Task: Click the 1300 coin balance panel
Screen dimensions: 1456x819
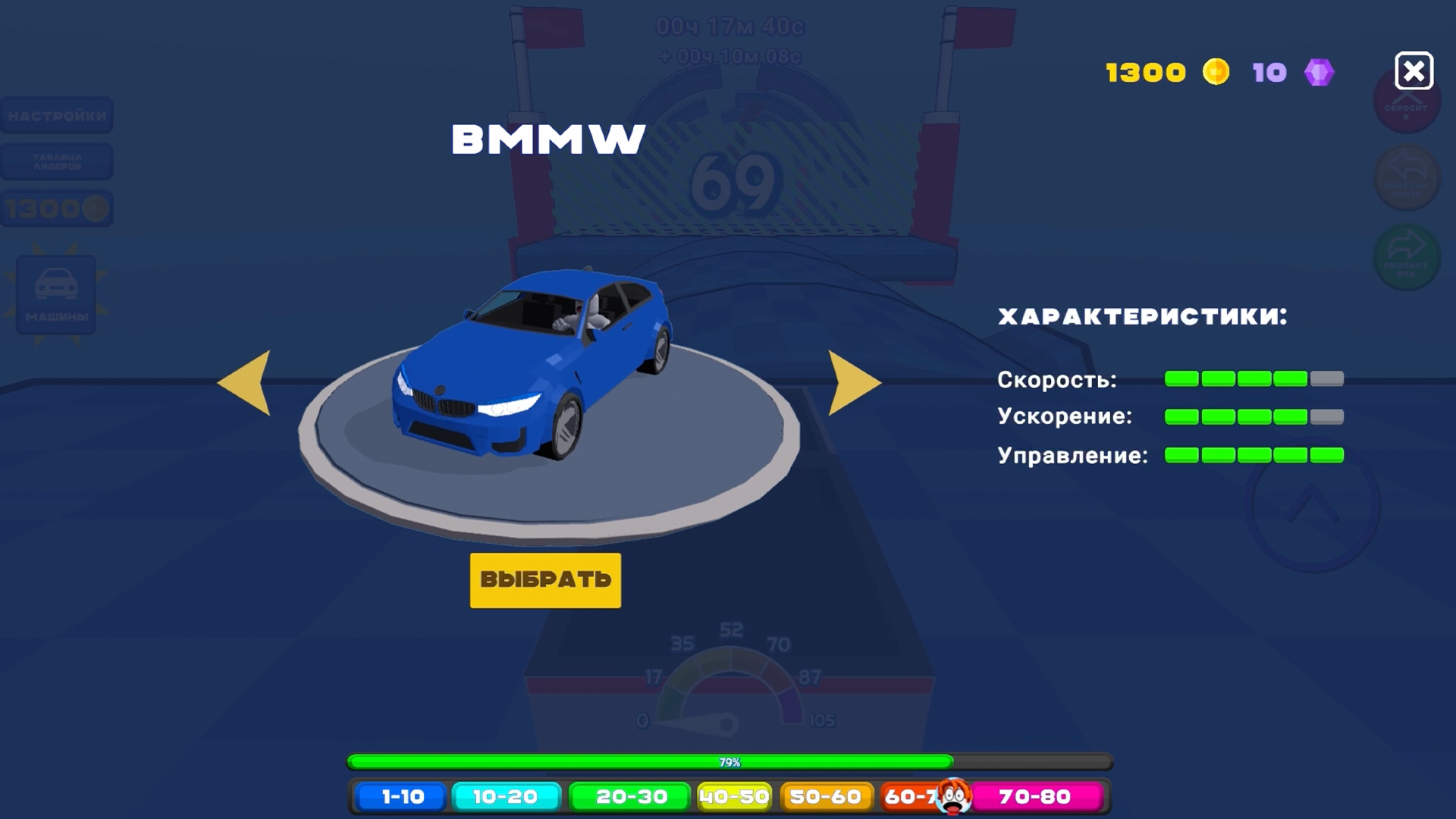Action: click(57, 208)
